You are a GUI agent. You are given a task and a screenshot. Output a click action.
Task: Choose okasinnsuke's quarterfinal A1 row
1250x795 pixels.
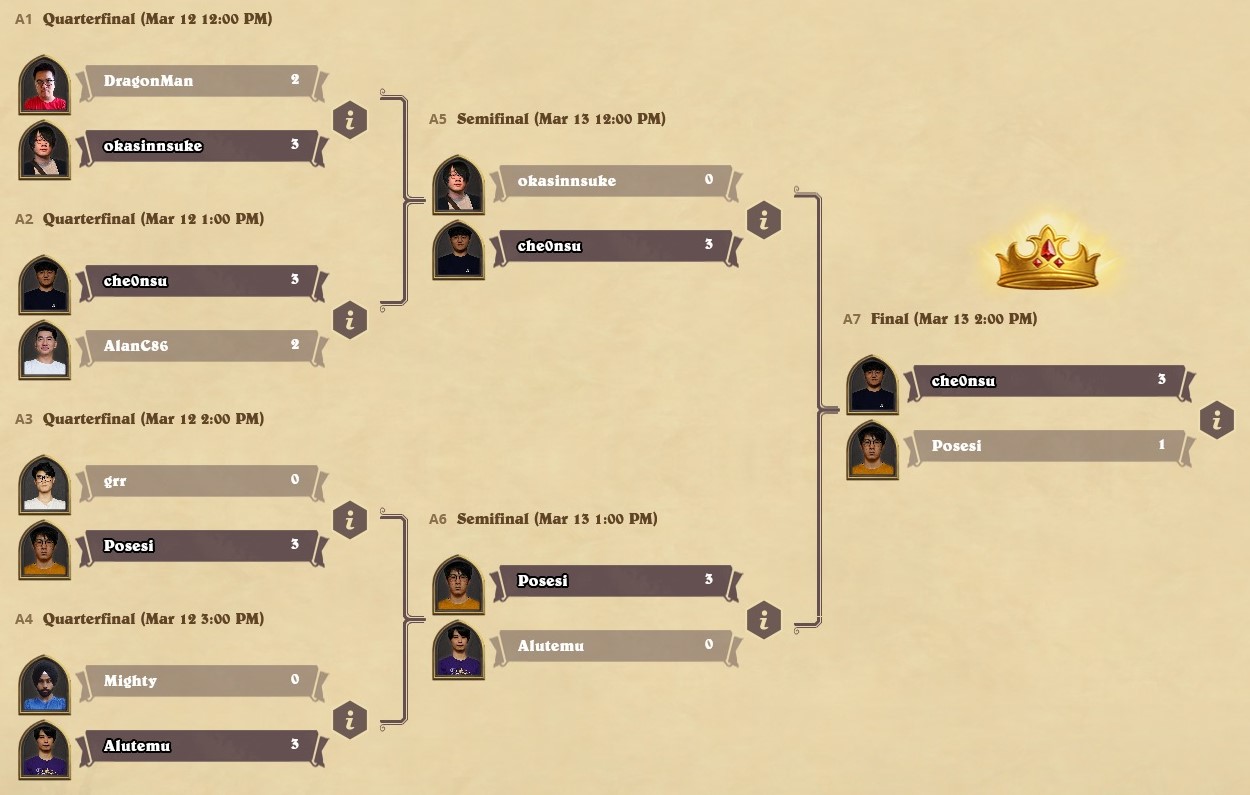(200, 146)
